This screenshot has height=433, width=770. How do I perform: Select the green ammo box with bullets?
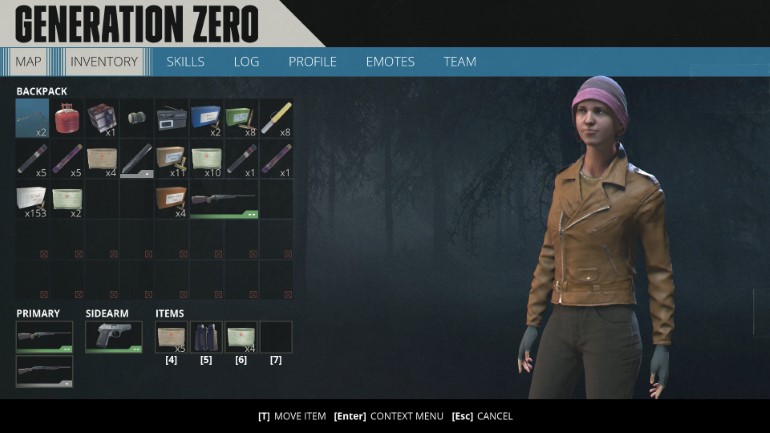[241, 118]
